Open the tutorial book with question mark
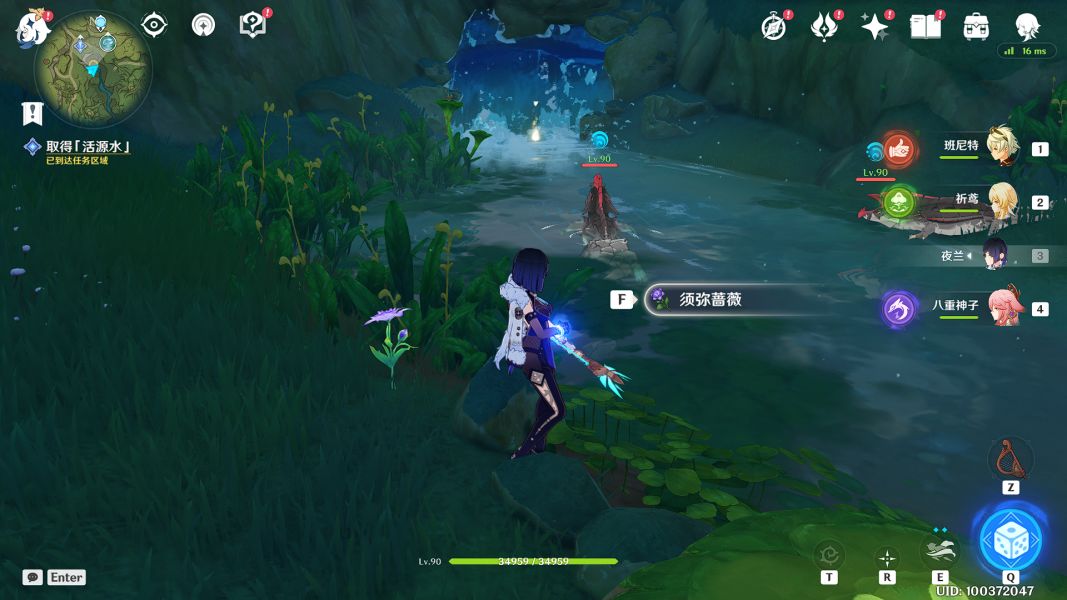This screenshot has width=1067, height=600. 253,25
